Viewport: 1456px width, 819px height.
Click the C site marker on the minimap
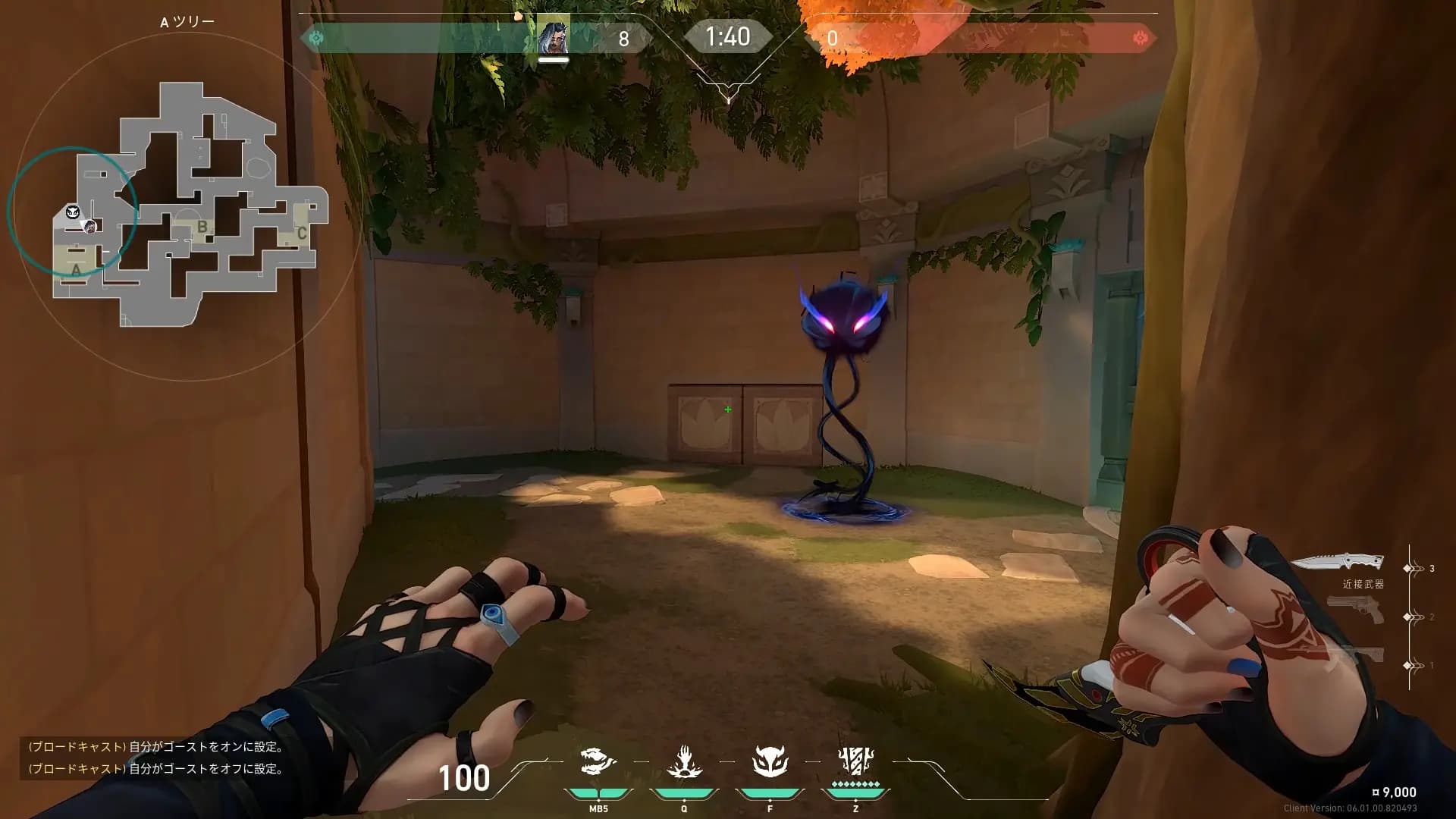tap(301, 233)
